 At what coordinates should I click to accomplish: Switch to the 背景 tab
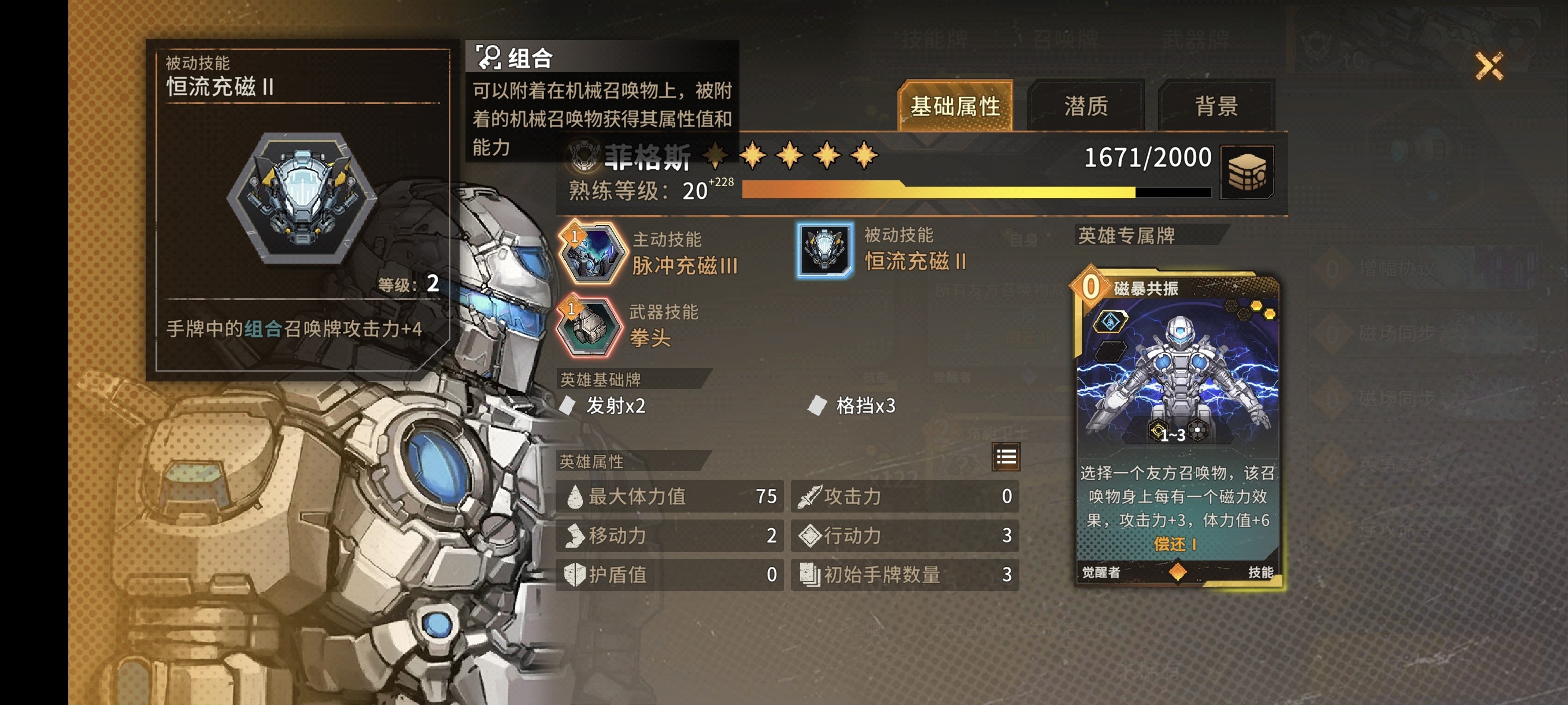(1218, 105)
